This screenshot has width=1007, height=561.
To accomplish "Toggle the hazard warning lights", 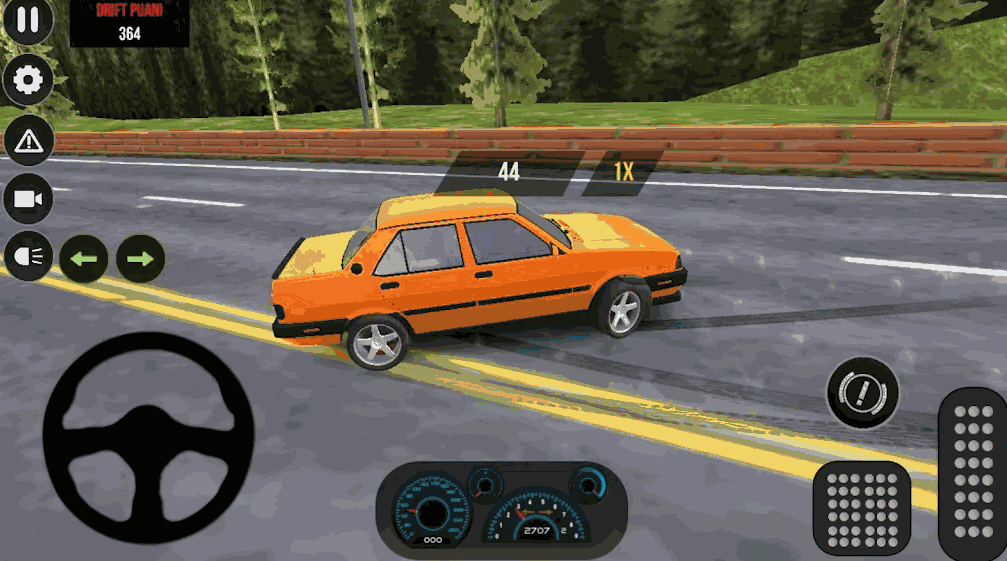I will (x=28, y=141).
